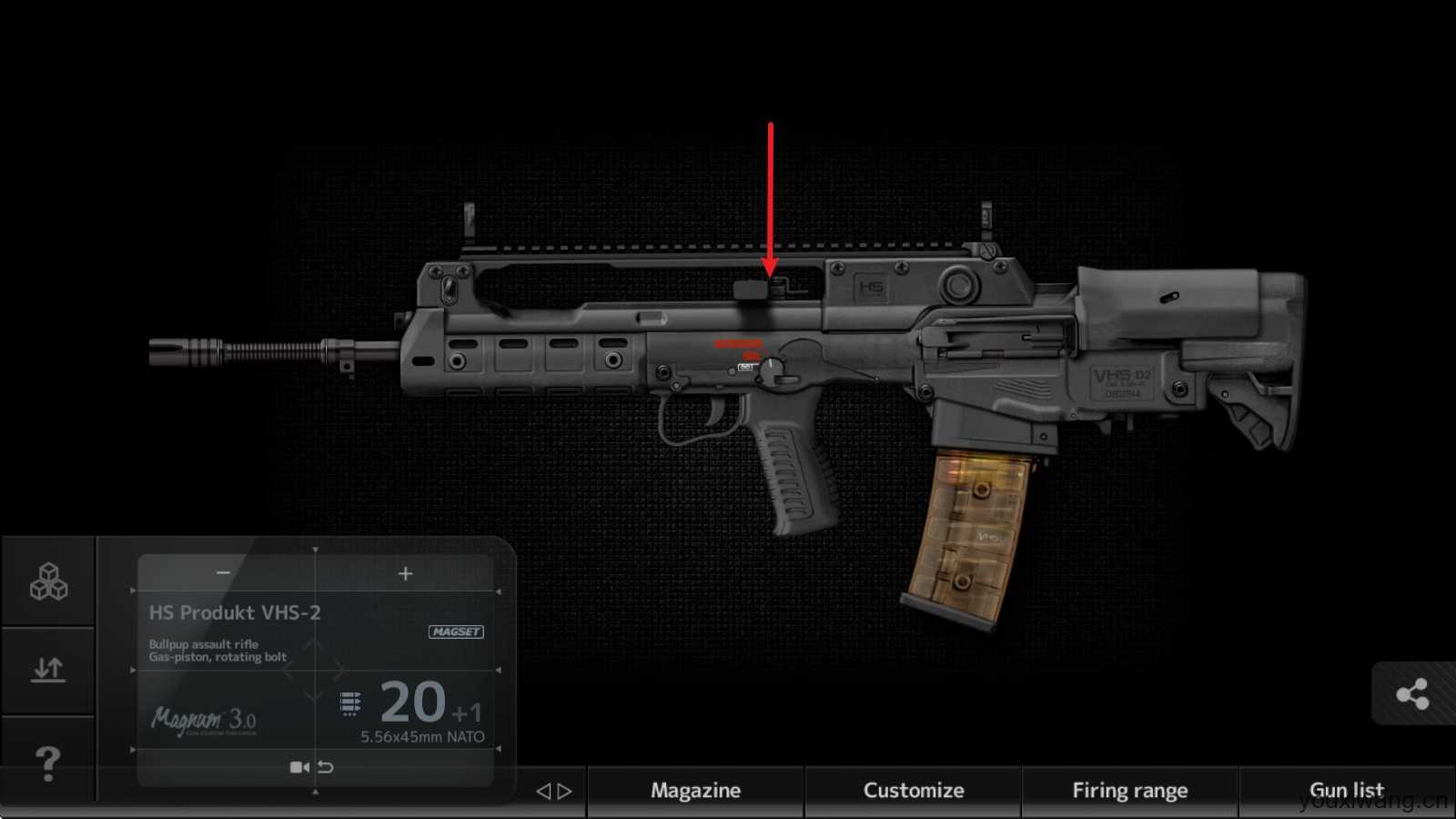Click the three cubes icon button
Viewport: 1456px width, 819px height.
[48, 581]
